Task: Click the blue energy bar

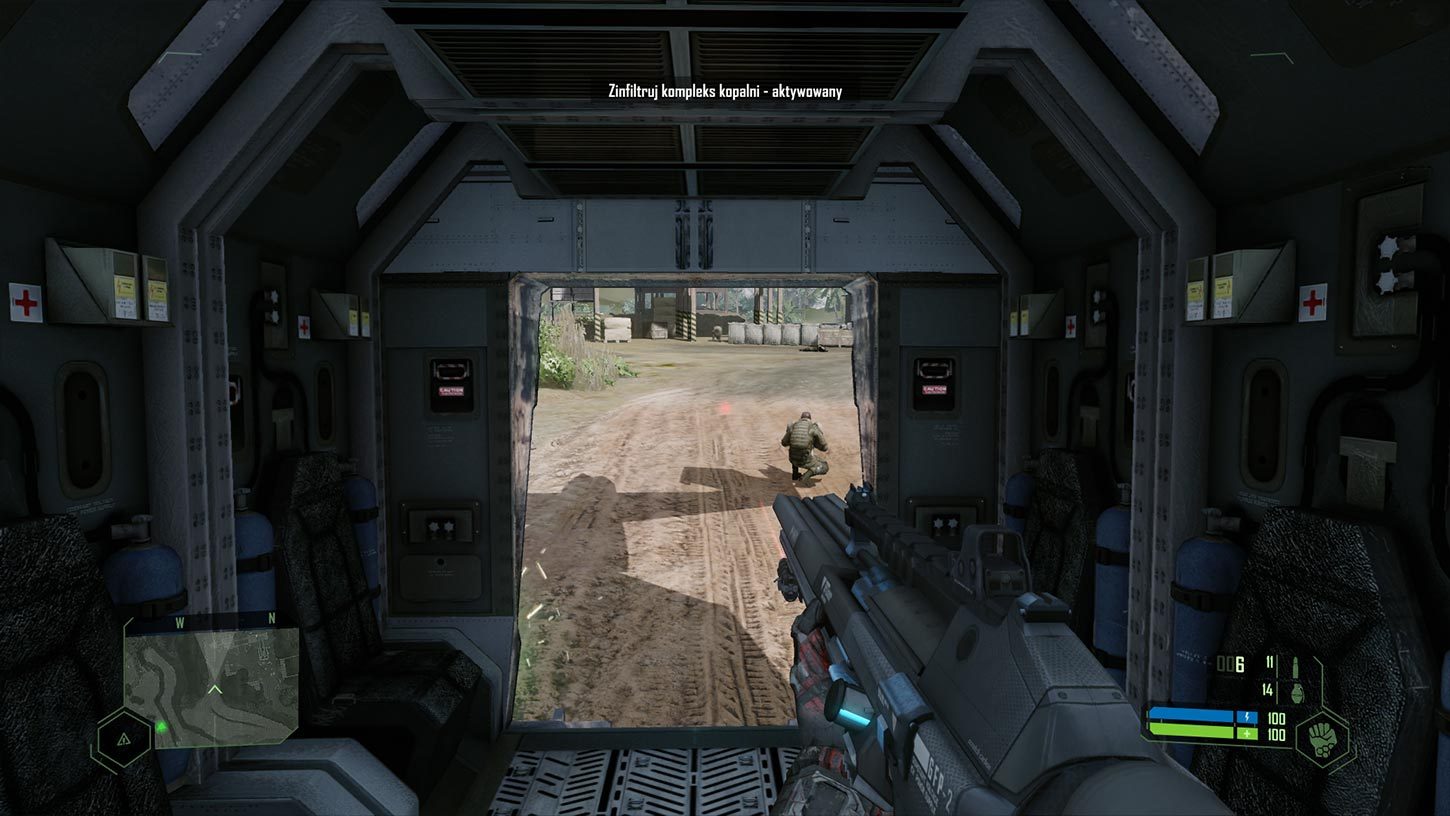Action: coord(1192,716)
